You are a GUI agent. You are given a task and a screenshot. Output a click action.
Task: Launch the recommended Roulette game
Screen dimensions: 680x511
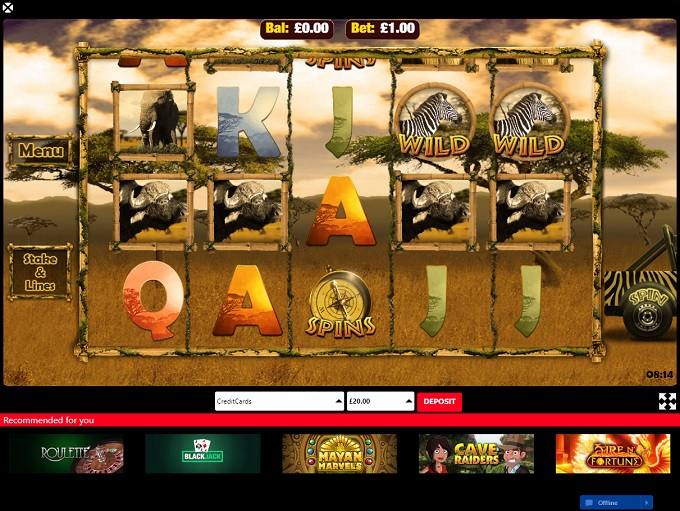[x=67, y=453]
